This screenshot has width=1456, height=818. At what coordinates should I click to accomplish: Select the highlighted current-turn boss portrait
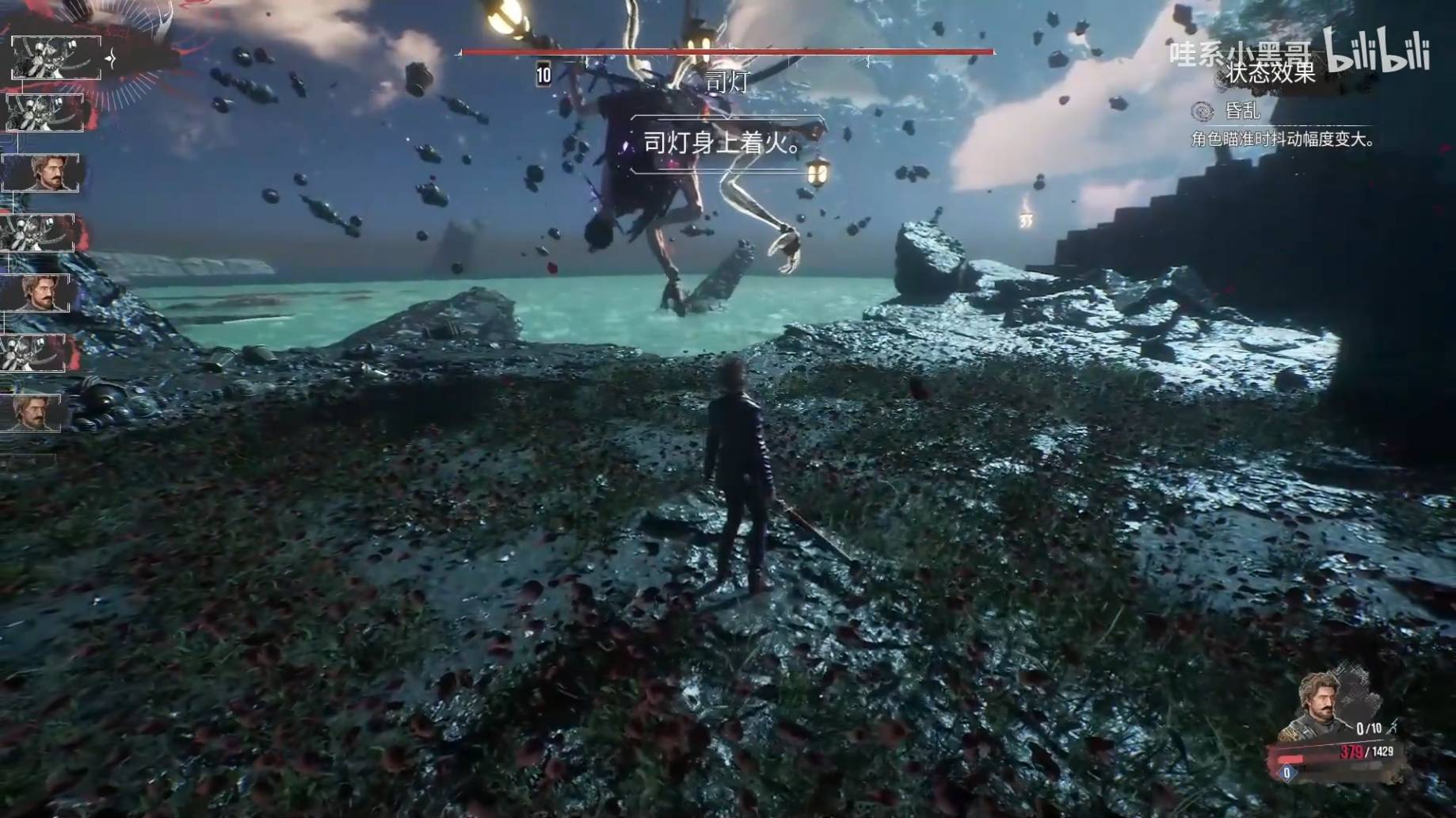(x=55, y=58)
